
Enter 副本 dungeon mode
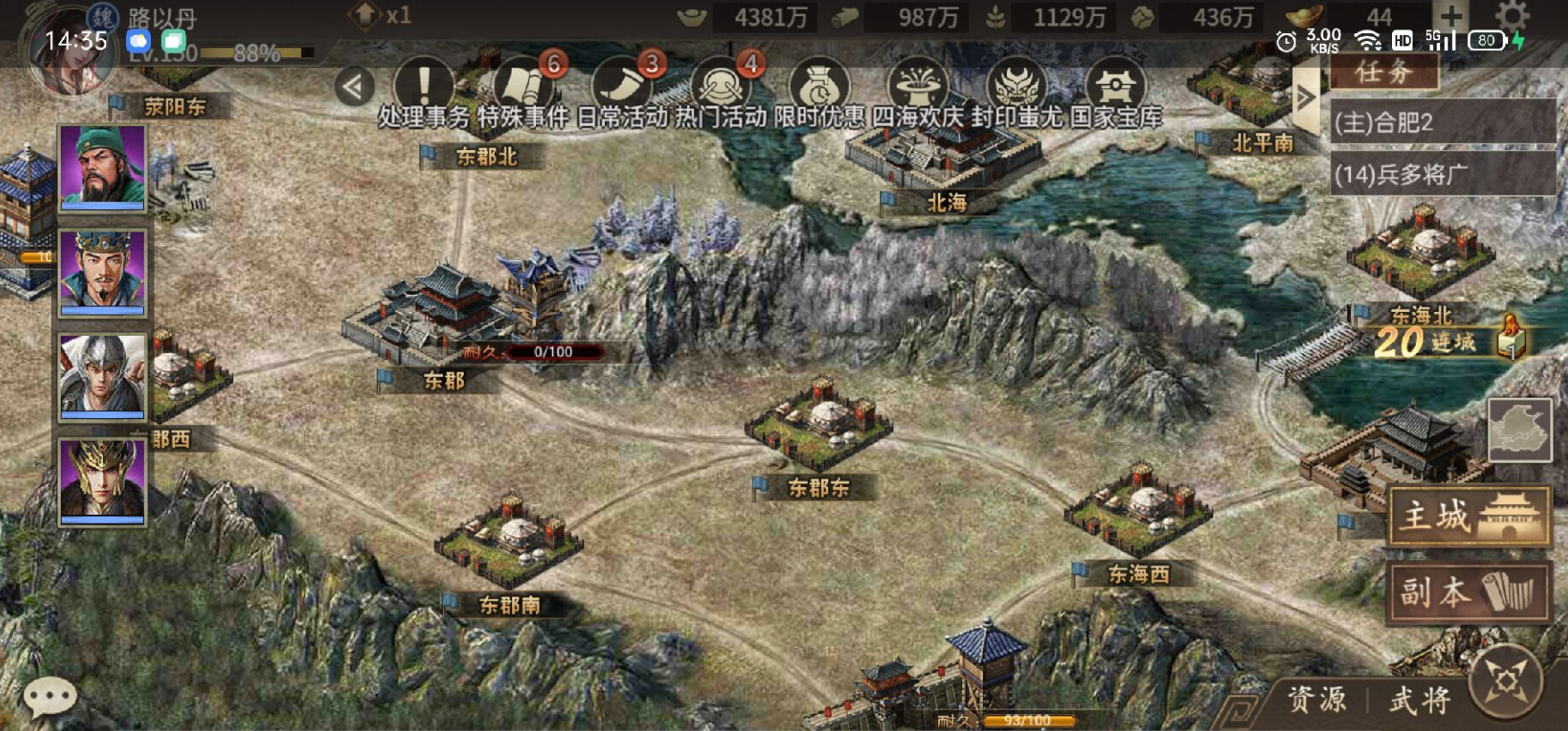tap(1470, 592)
